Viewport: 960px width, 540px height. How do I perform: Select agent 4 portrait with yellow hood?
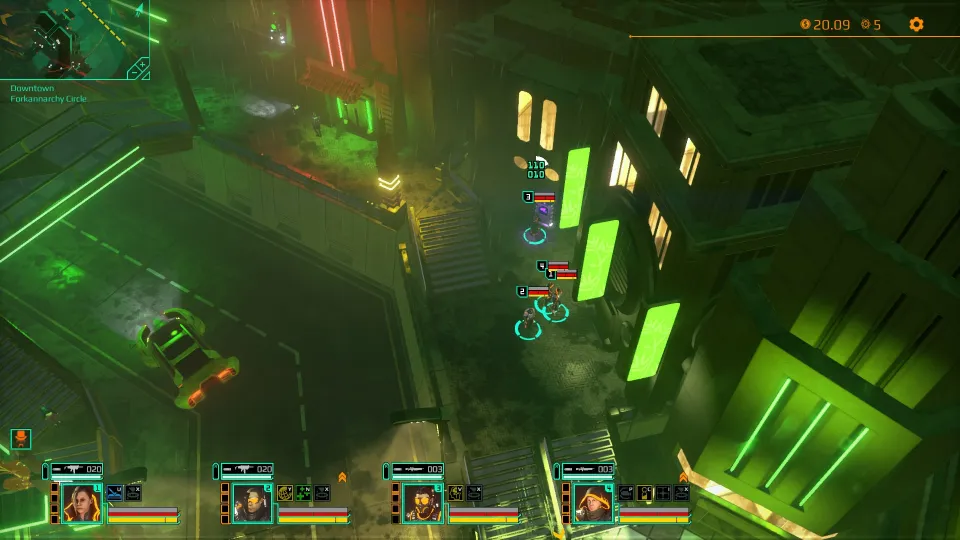[x=593, y=503]
